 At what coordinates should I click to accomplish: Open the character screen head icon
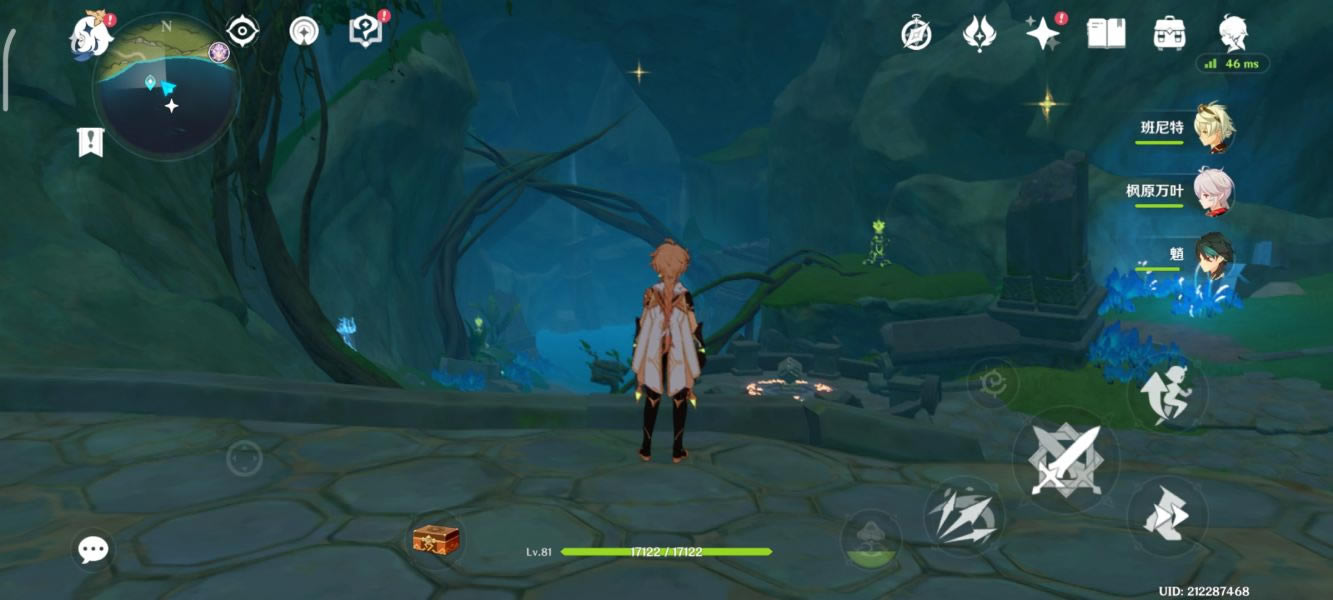click(1232, 33)
